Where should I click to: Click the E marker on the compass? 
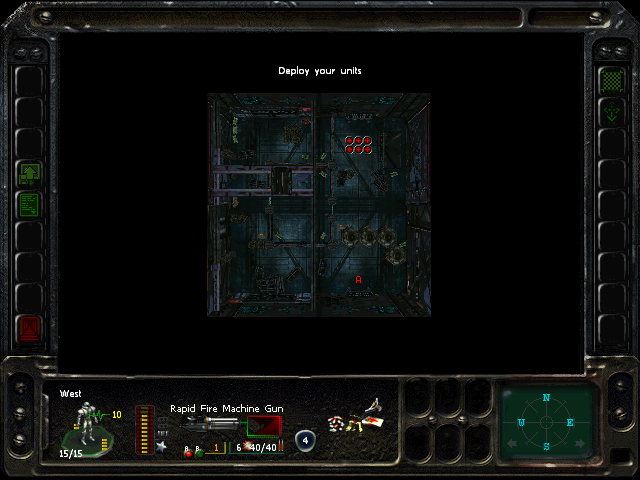(x=570, y=422)
